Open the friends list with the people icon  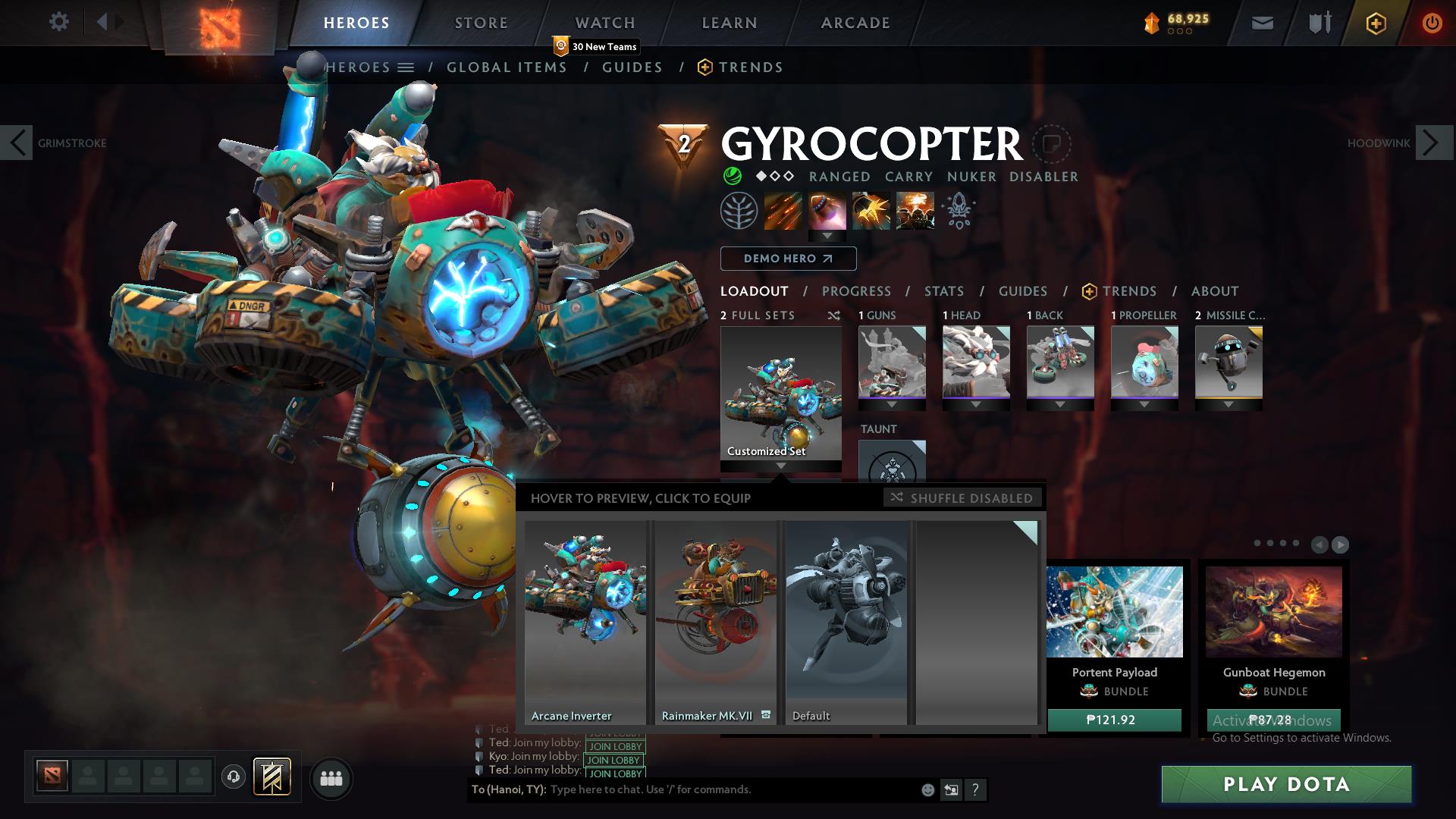coord(330,778)
